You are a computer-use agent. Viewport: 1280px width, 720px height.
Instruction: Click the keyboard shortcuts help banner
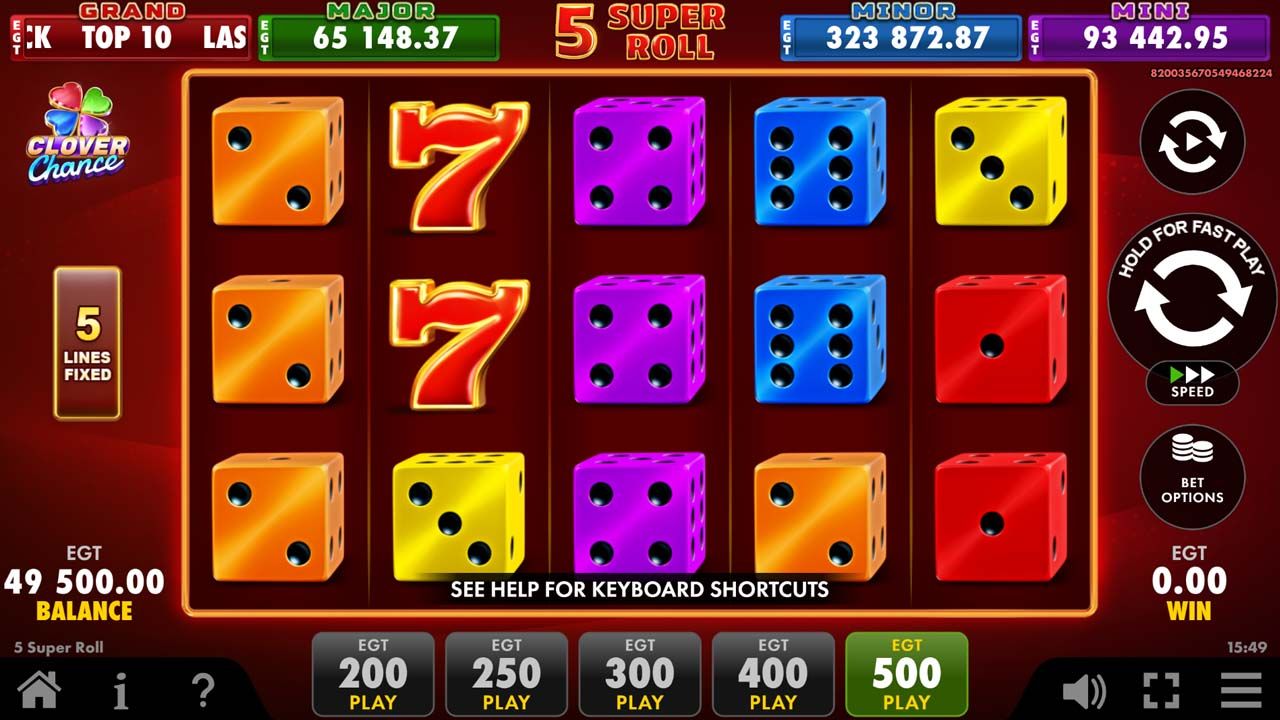[x=638, y=588]
